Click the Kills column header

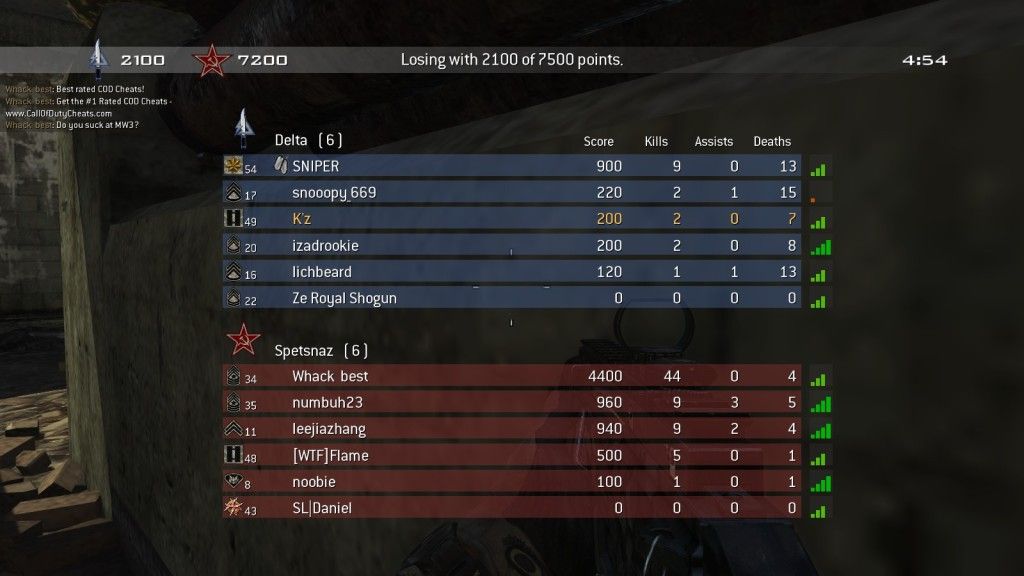656,142
